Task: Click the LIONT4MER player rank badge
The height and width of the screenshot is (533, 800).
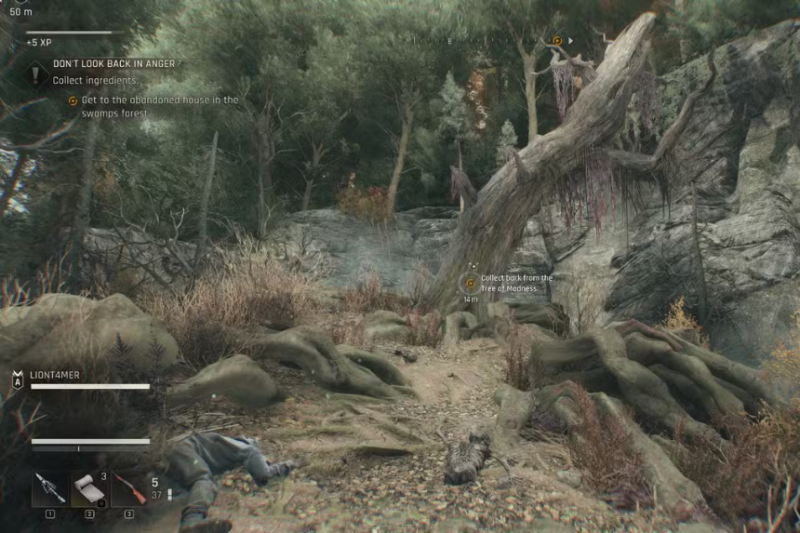Action: [x=17, y=380]
